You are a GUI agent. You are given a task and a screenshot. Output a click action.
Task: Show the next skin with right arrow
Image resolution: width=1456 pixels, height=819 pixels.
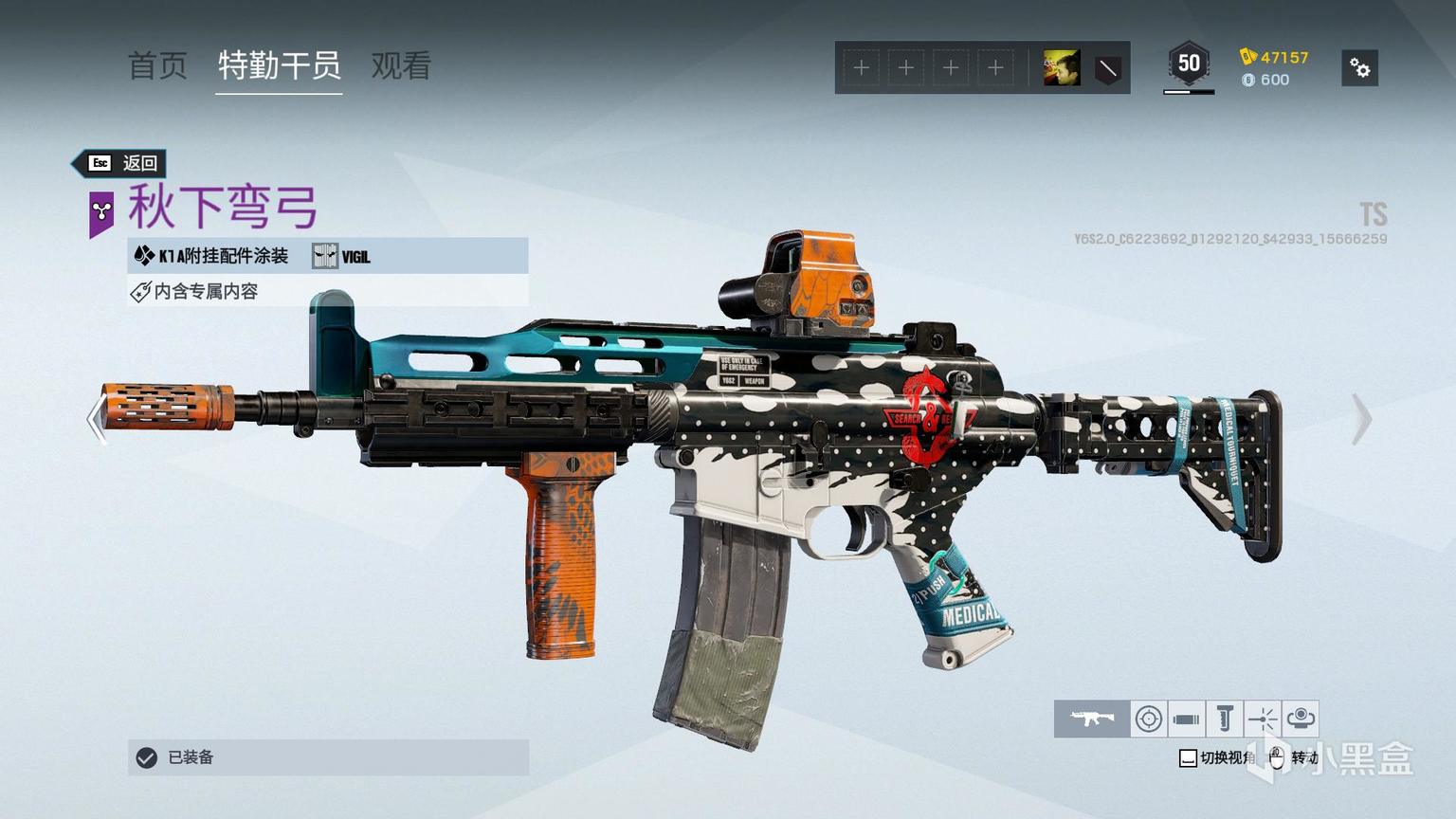(1361, 419)
